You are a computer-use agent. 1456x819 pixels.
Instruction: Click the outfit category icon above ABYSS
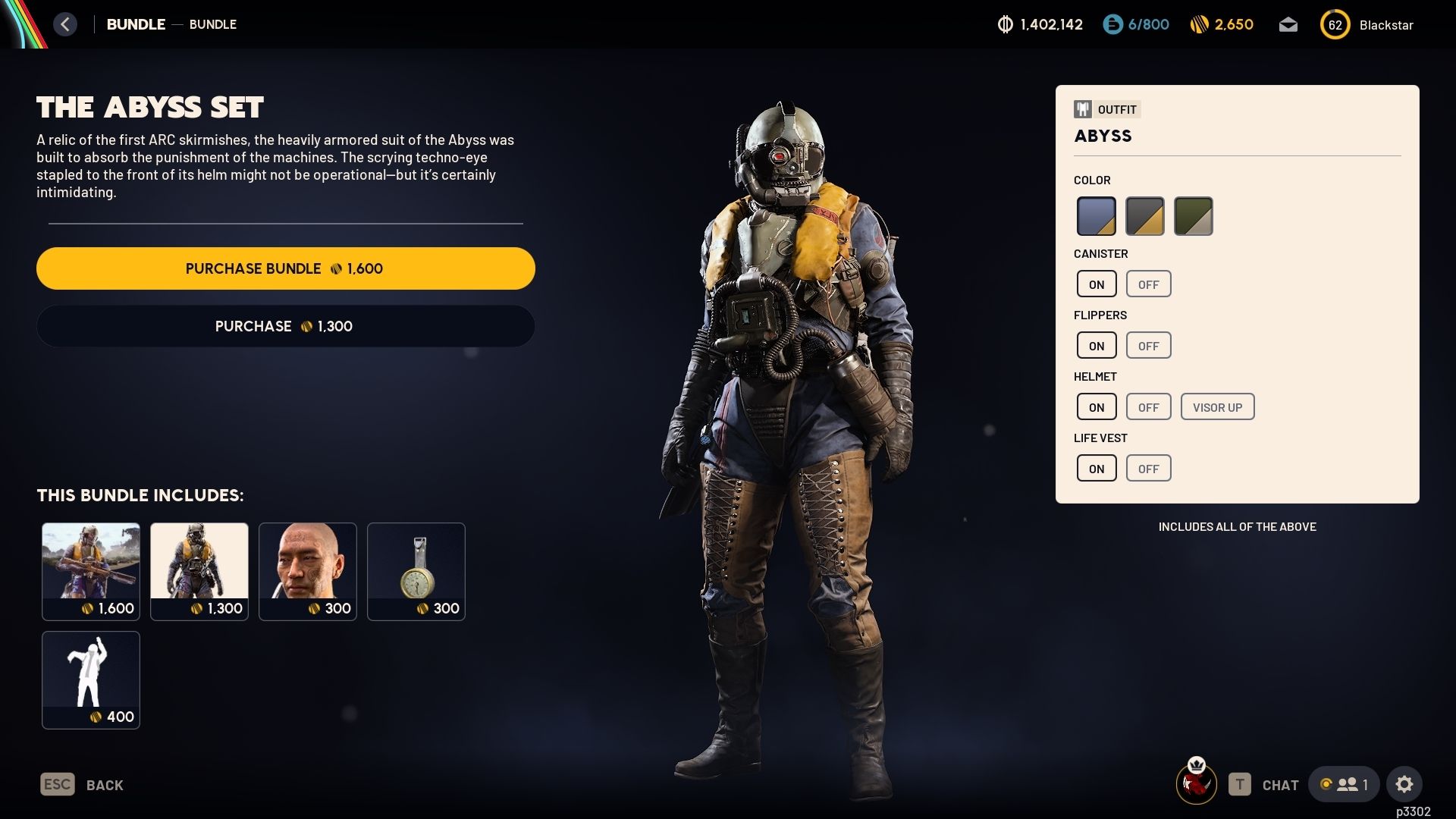pos(1082,108)
